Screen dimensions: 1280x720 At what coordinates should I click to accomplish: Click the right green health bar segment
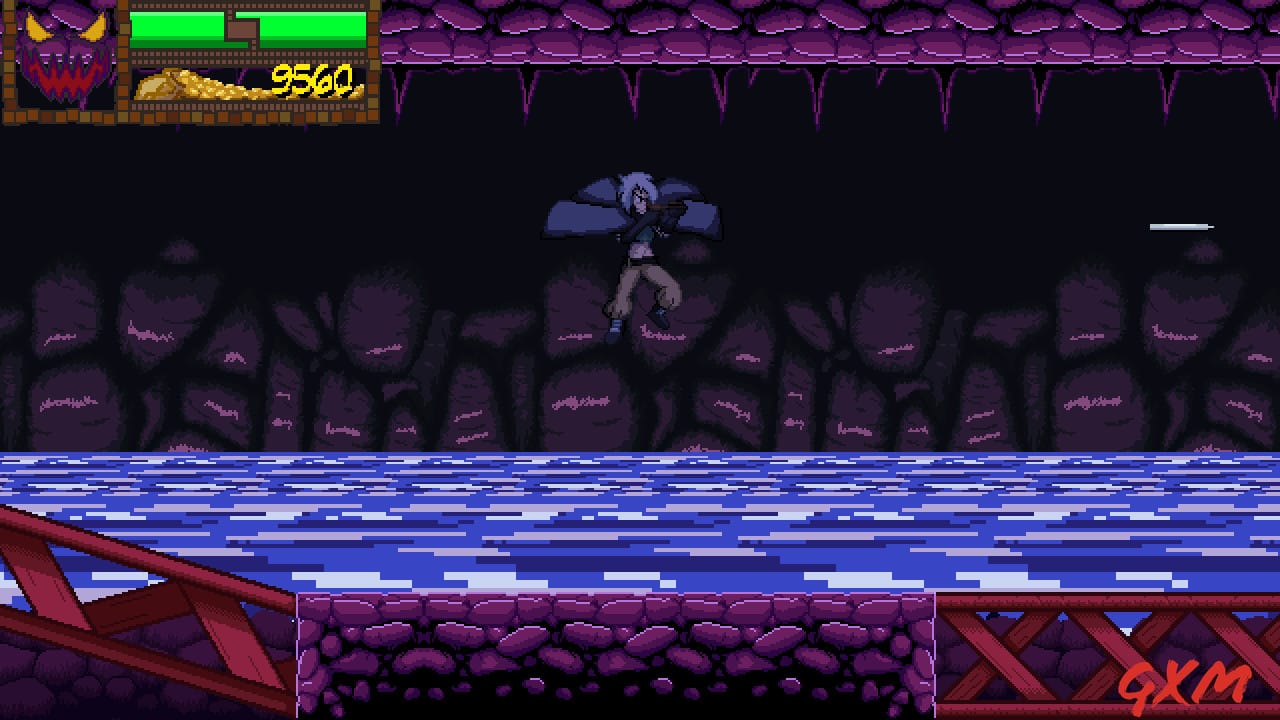(x=310, y=31)
